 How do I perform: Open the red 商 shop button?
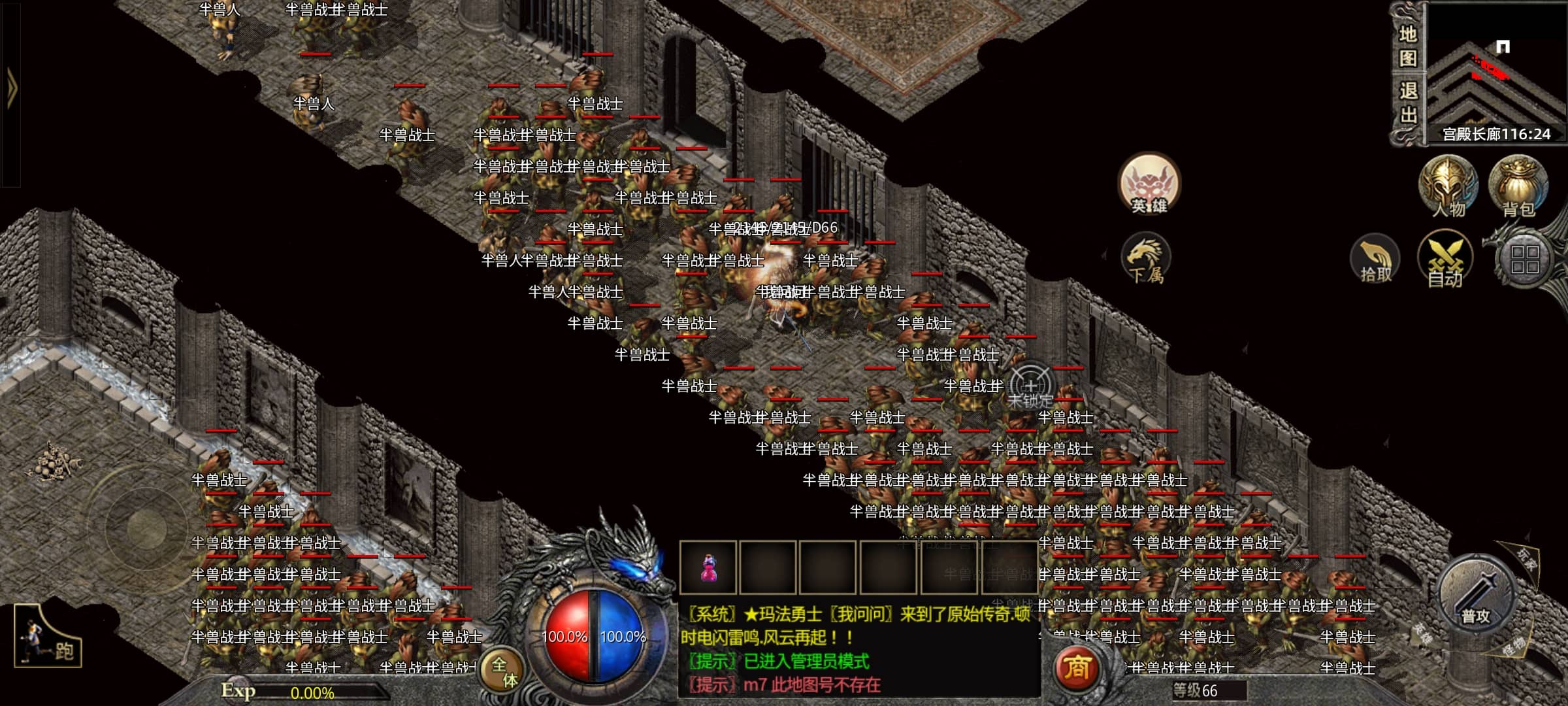click(x=1077, y=668)
